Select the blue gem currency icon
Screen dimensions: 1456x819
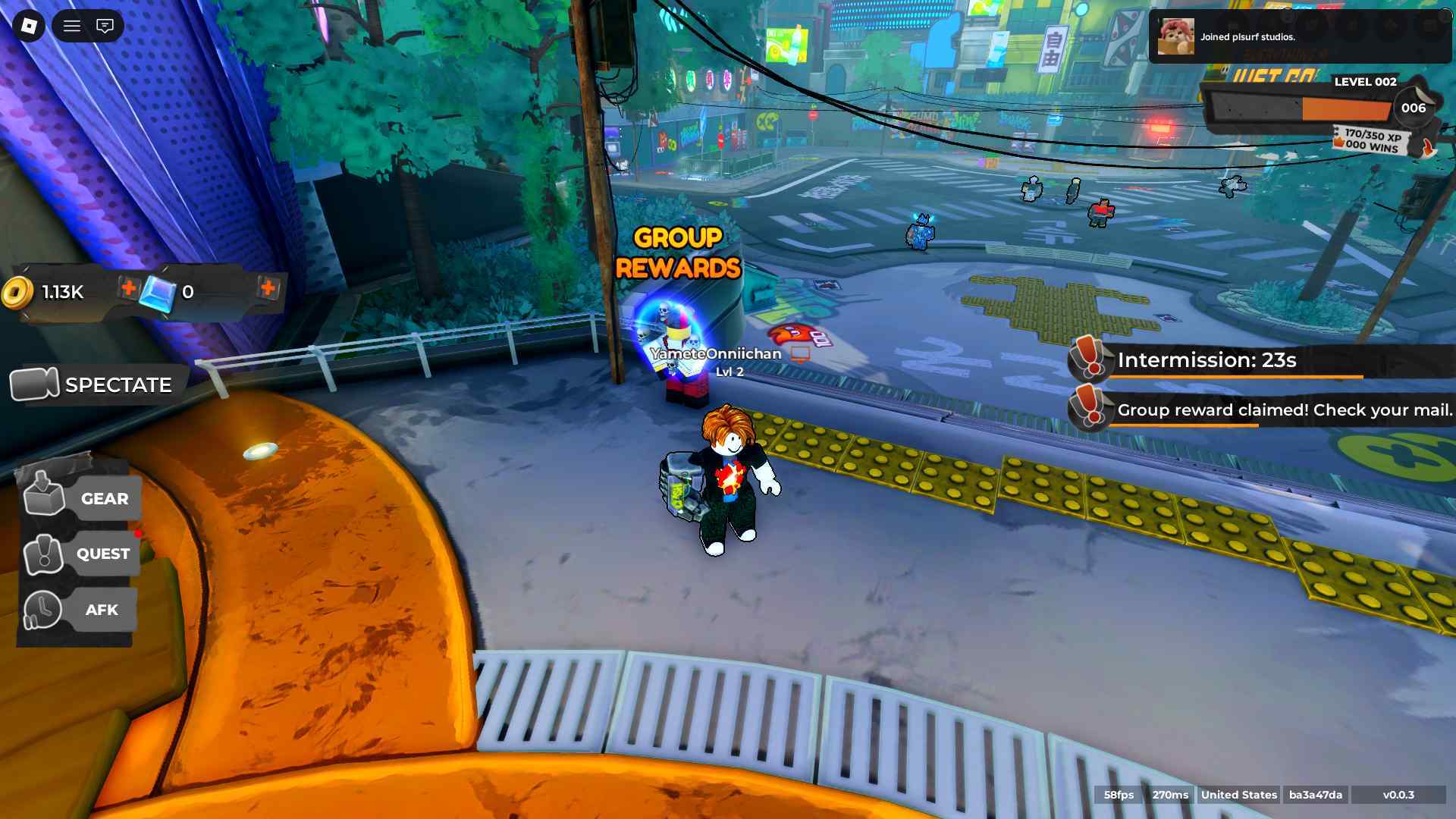(157, 291)
